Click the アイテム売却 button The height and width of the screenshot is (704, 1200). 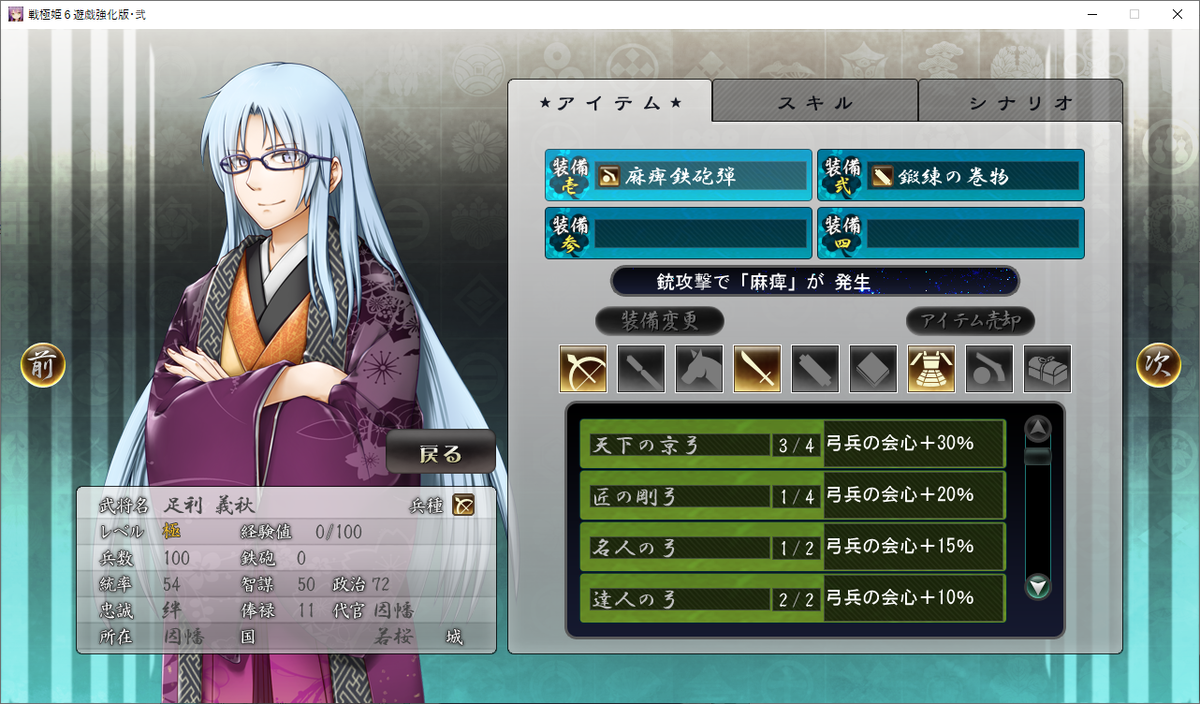coord(970,321)
